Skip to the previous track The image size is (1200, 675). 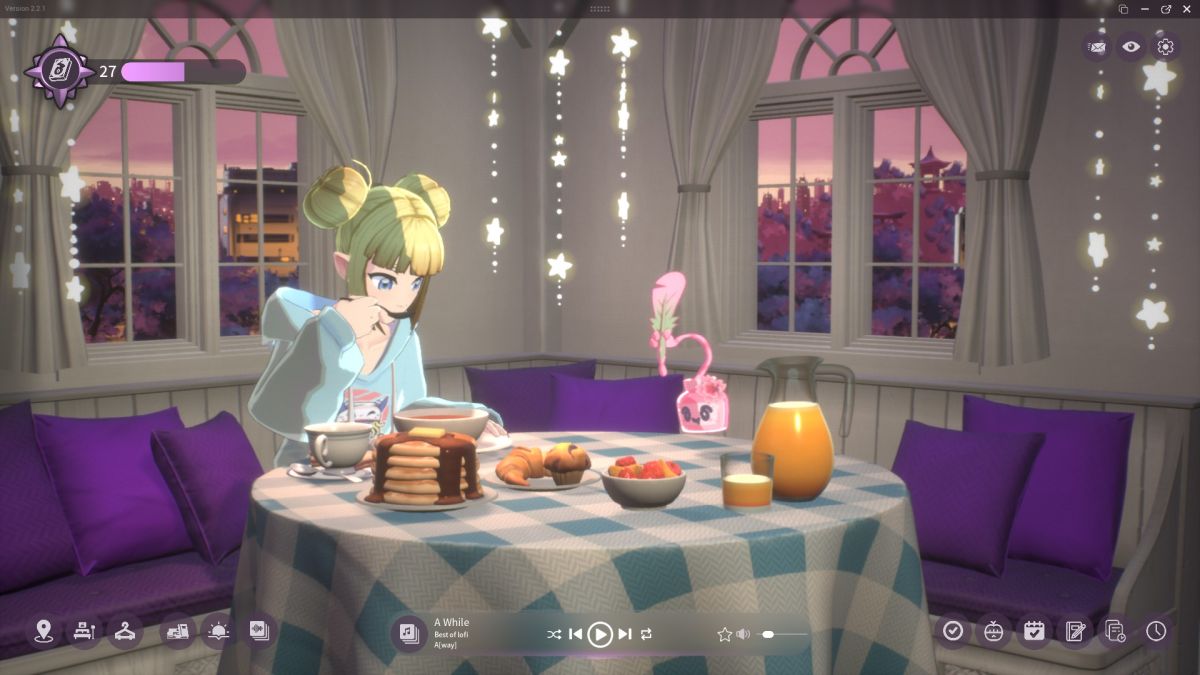pos(576,634)
